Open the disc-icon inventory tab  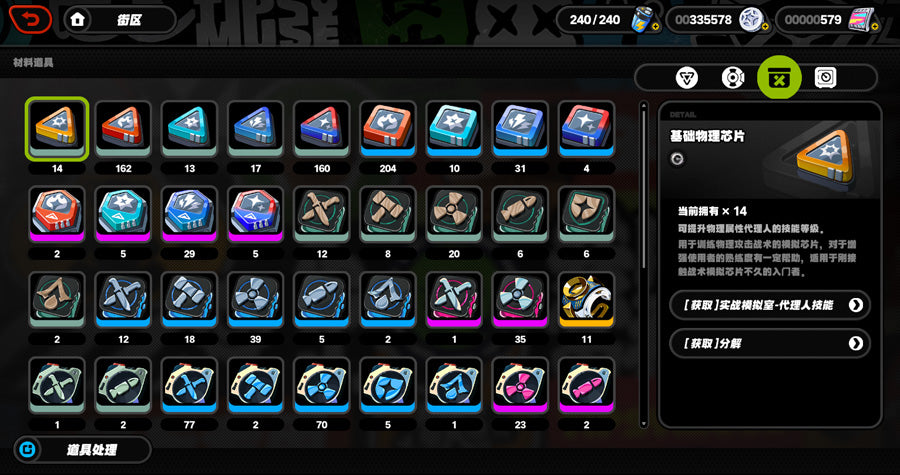point(733,78)
